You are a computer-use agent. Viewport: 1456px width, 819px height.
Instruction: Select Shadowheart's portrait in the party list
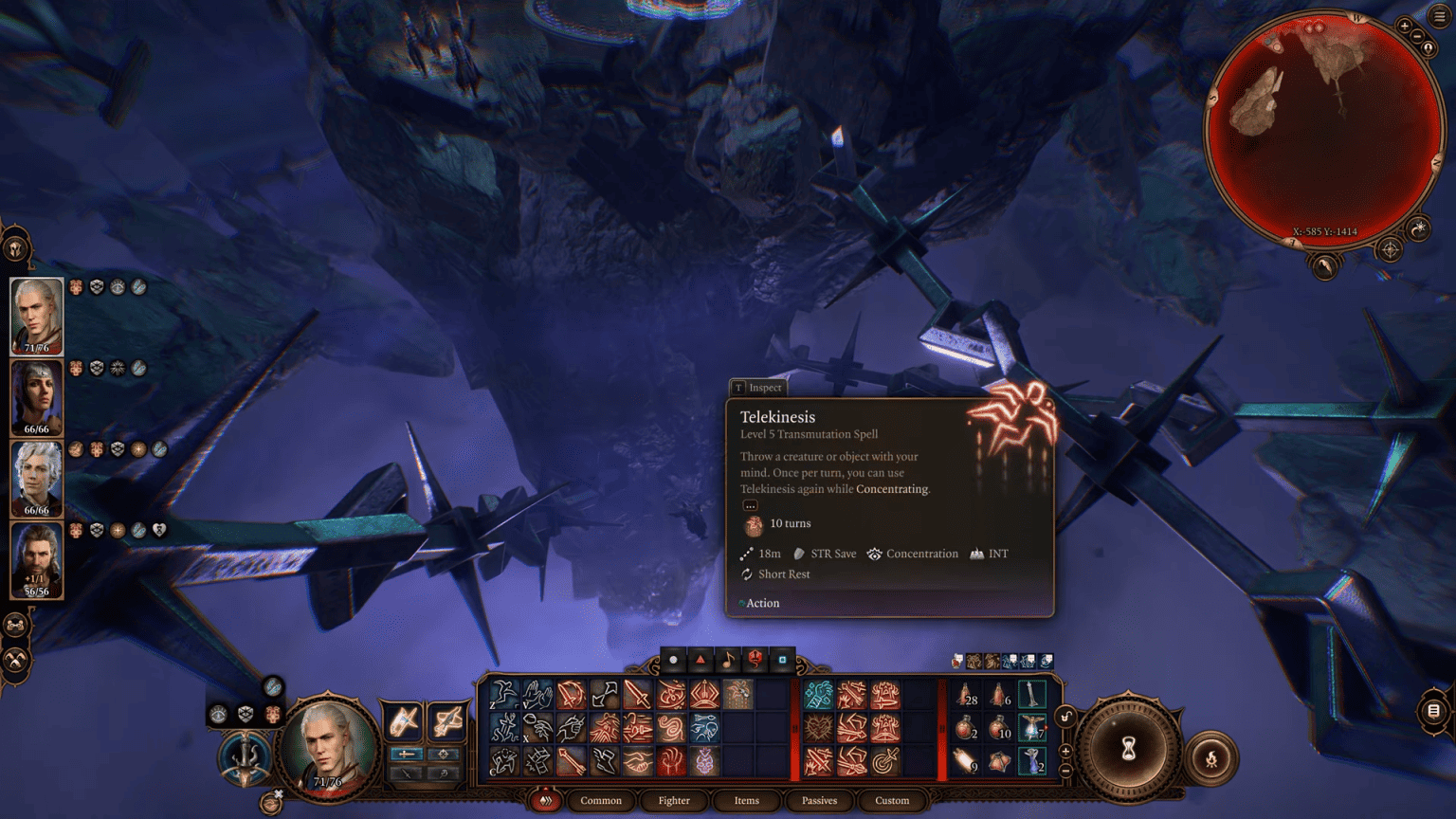pyautogui.click(x=36, y=398)
